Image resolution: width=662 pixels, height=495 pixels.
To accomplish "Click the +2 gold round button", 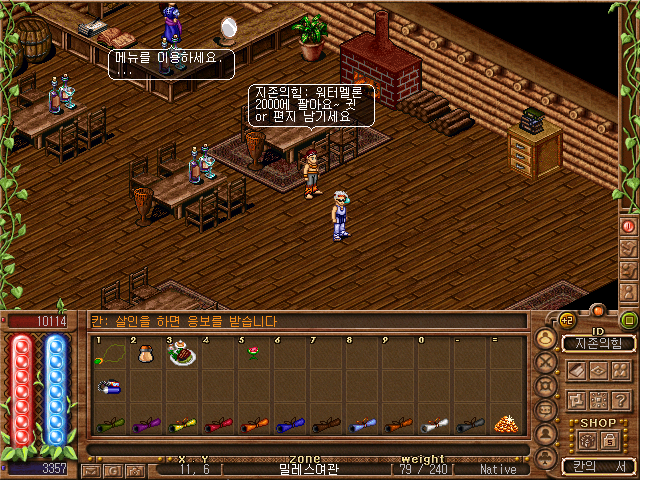I will click(x=566, y=320).
